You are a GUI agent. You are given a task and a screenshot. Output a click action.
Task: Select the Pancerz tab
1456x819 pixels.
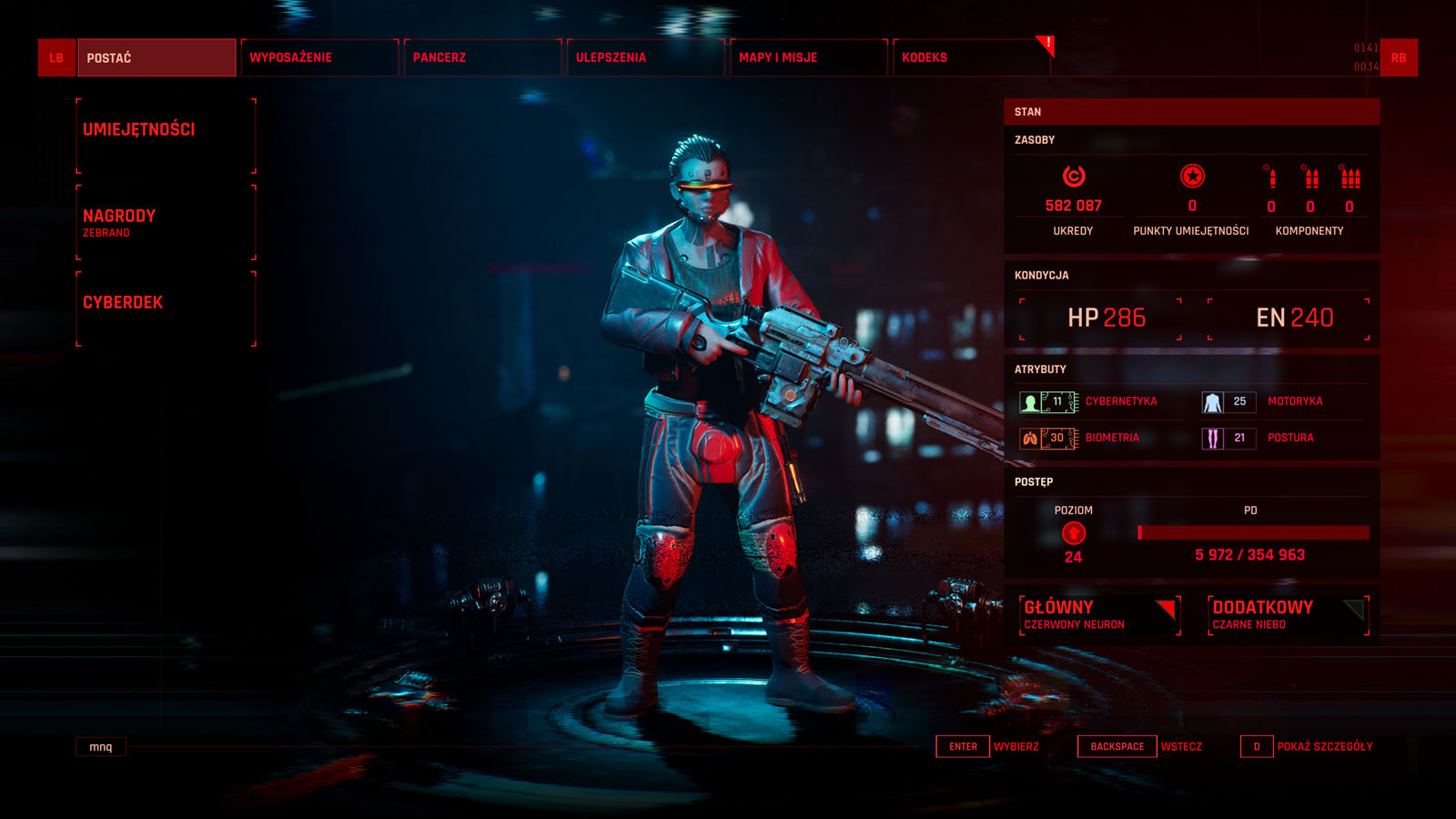click(x=482, y=57)
